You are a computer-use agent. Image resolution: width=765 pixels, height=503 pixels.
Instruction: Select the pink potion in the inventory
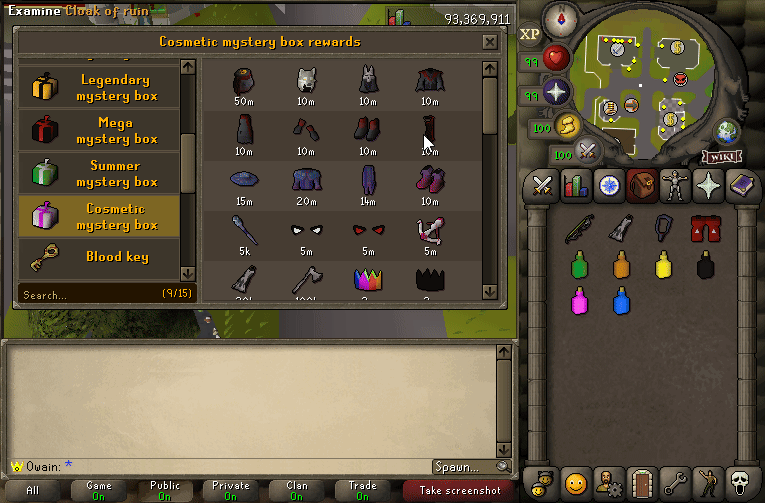(x=578, y=298)
